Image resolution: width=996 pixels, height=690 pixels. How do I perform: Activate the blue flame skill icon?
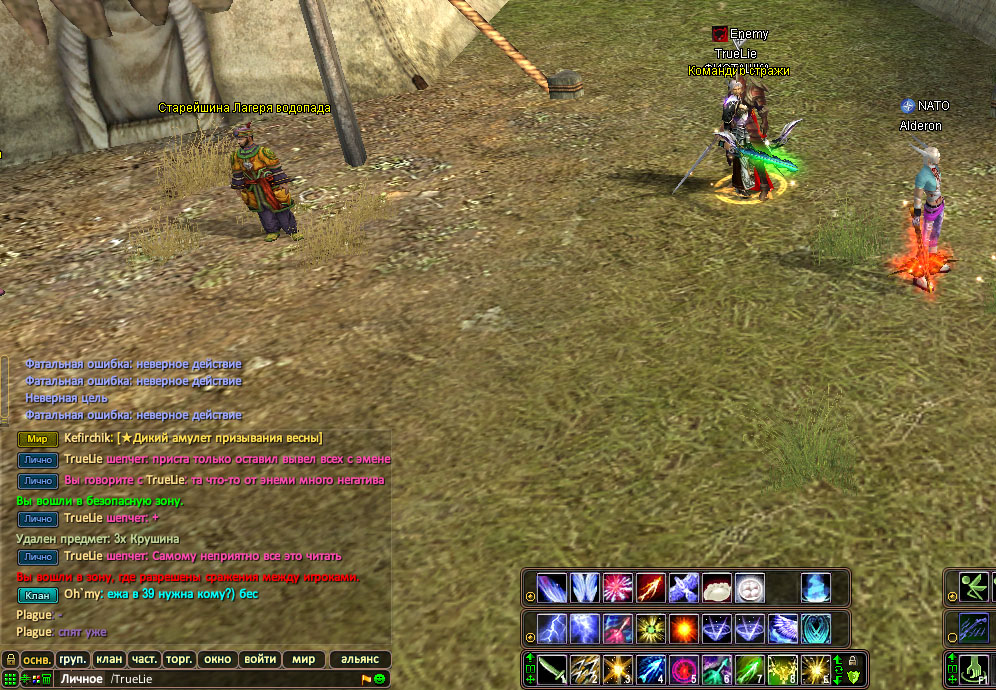tap(815, 587)
